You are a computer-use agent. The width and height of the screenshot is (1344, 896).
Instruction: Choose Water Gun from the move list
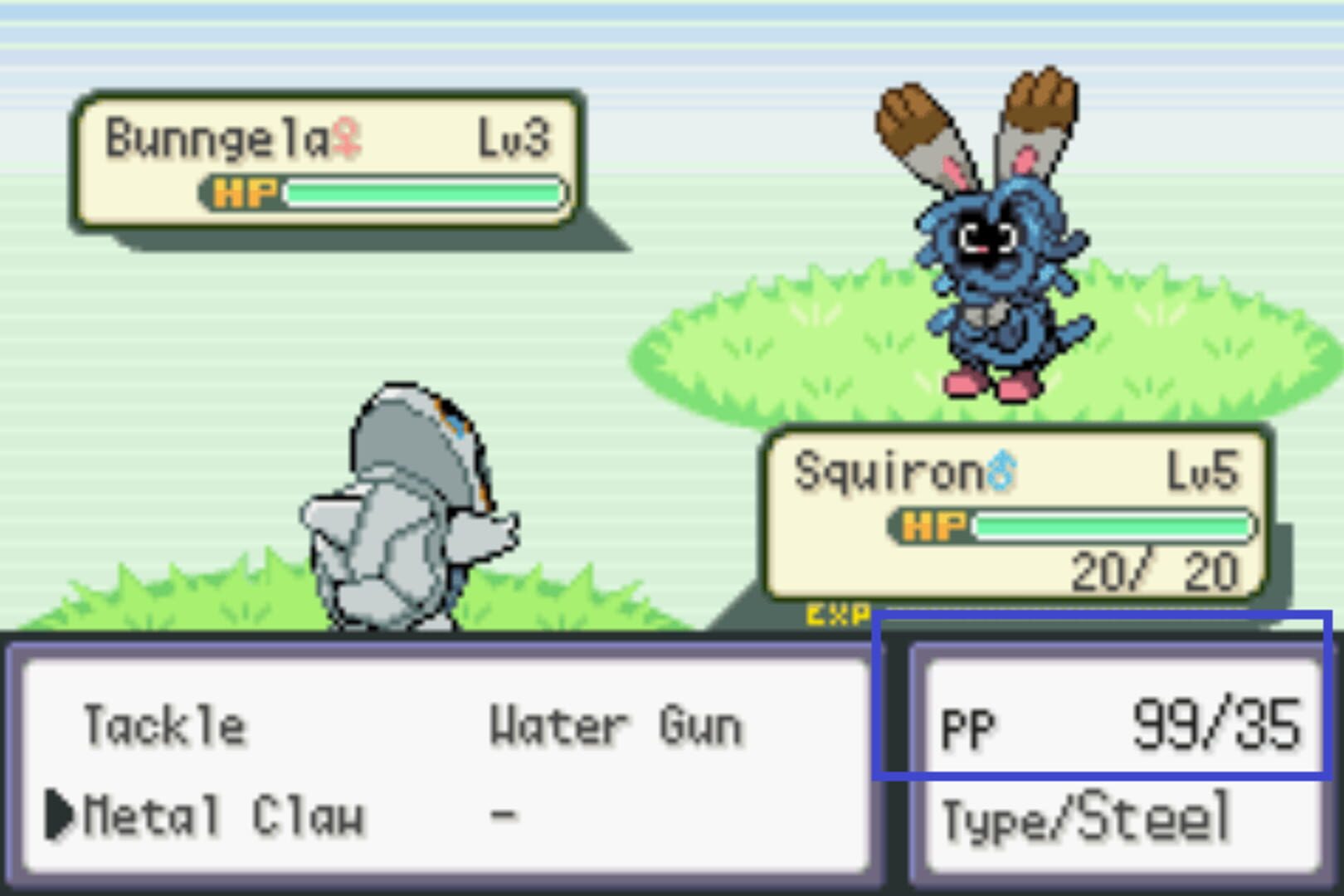click(x=616, y=724)
